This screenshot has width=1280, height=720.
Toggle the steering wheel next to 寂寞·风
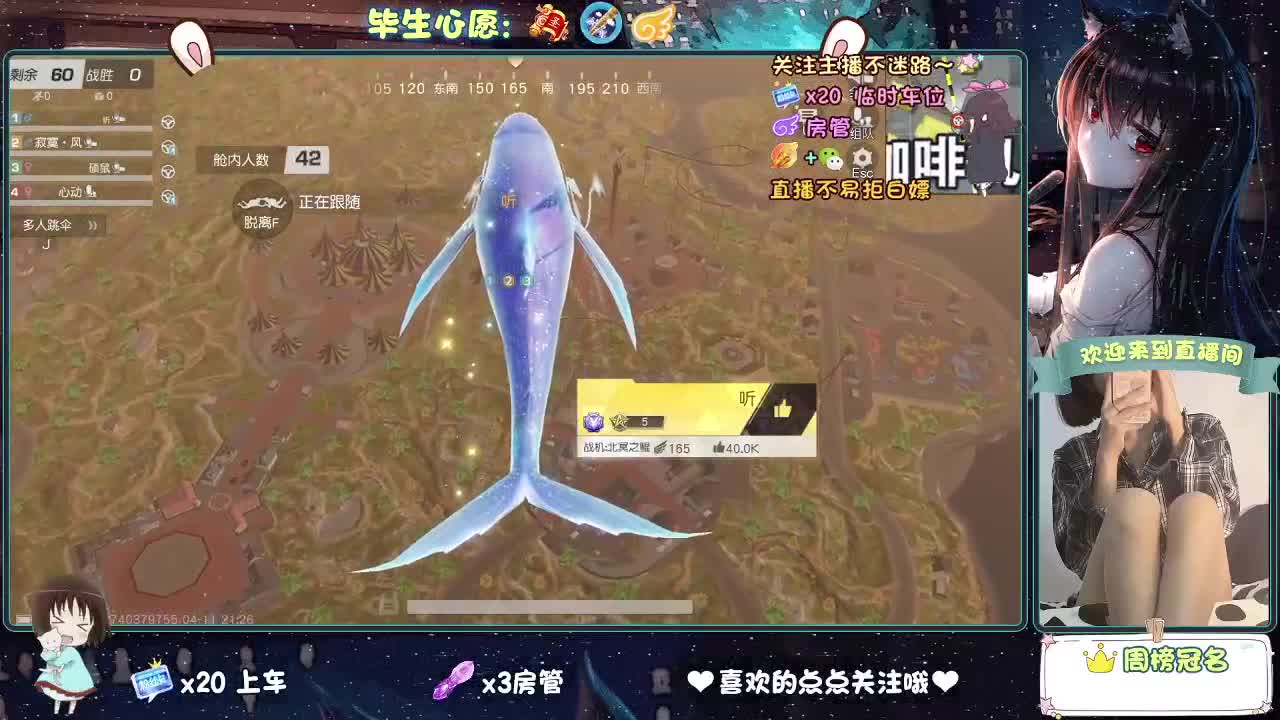168,147
